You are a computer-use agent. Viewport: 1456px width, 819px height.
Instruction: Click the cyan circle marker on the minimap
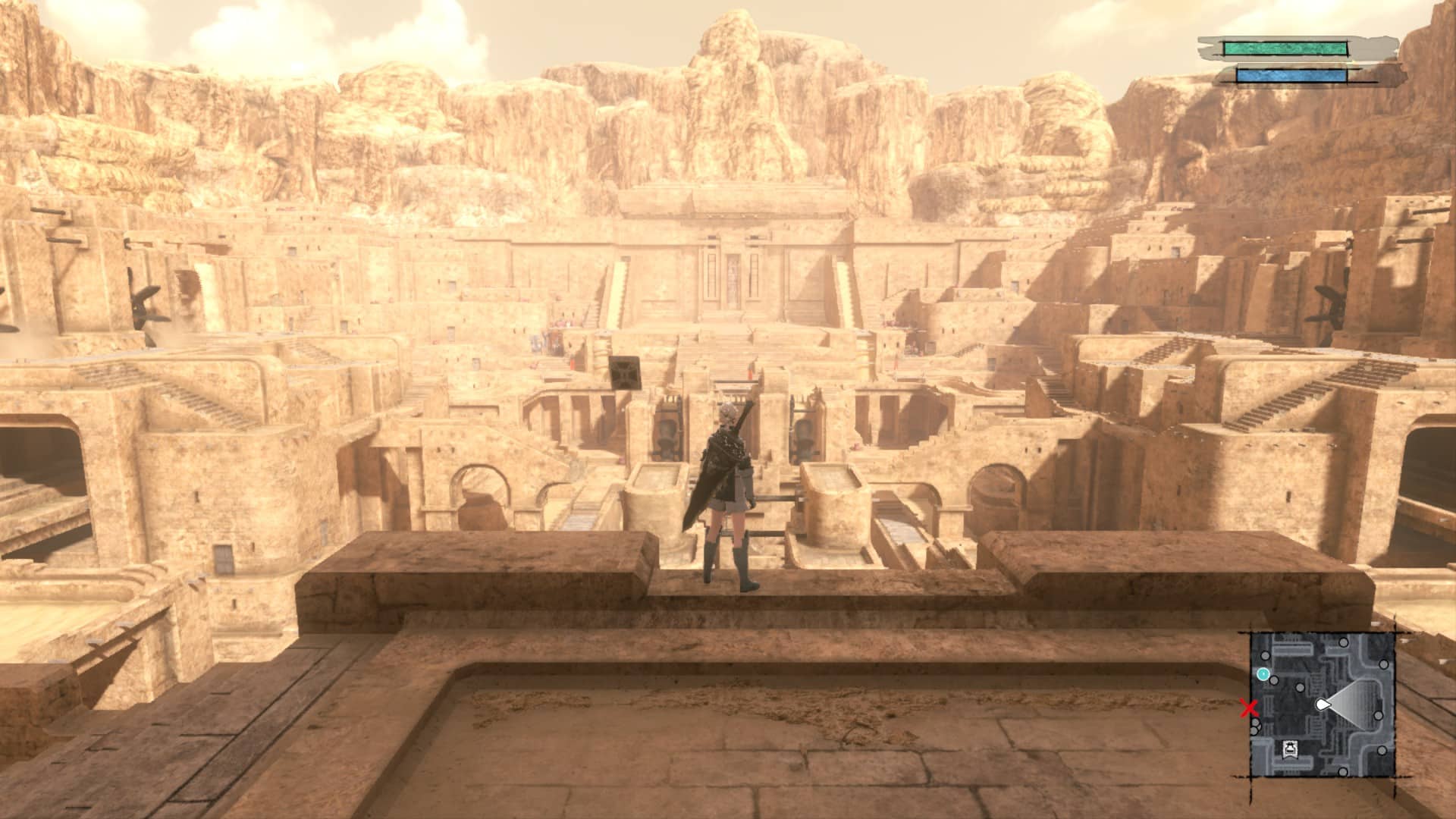coord(1263,673)
